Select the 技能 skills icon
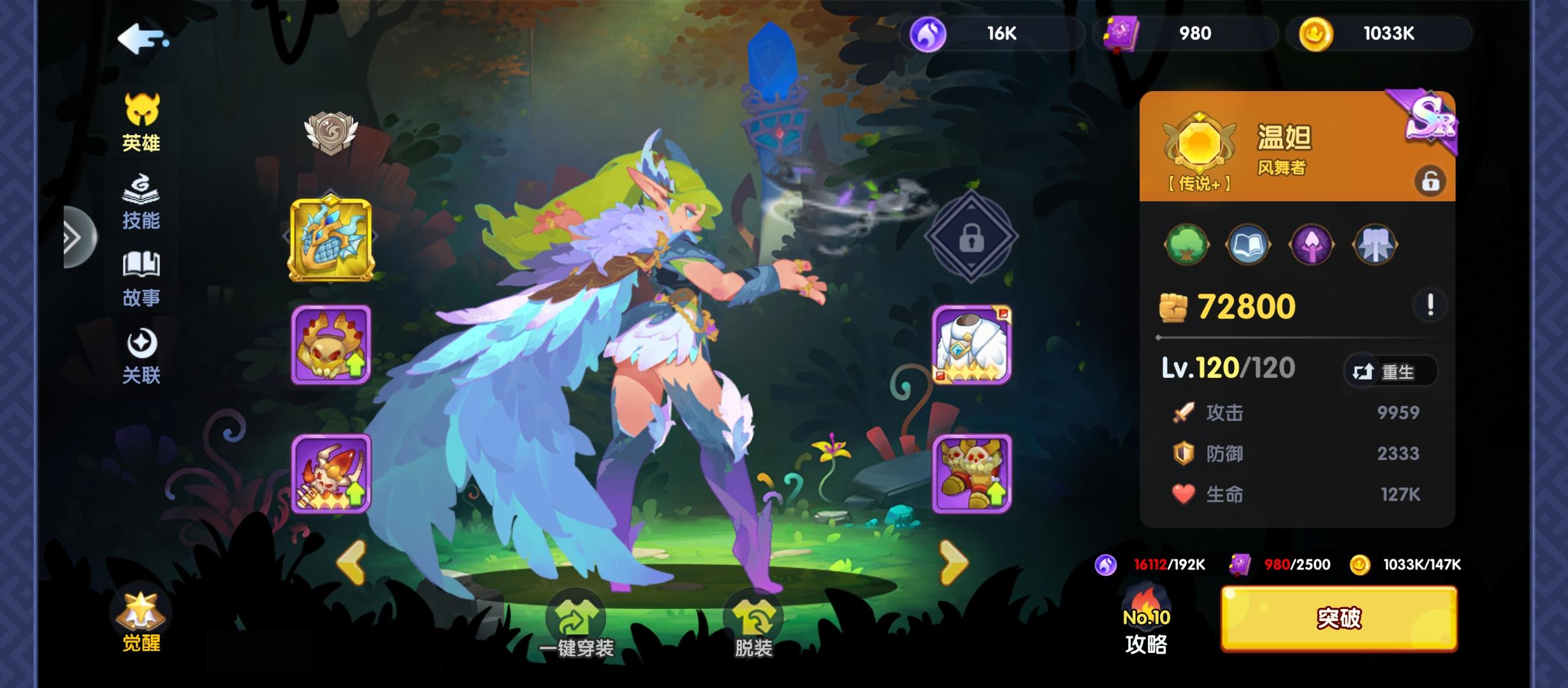This screenshot has width=1568, height=688. 142,204
